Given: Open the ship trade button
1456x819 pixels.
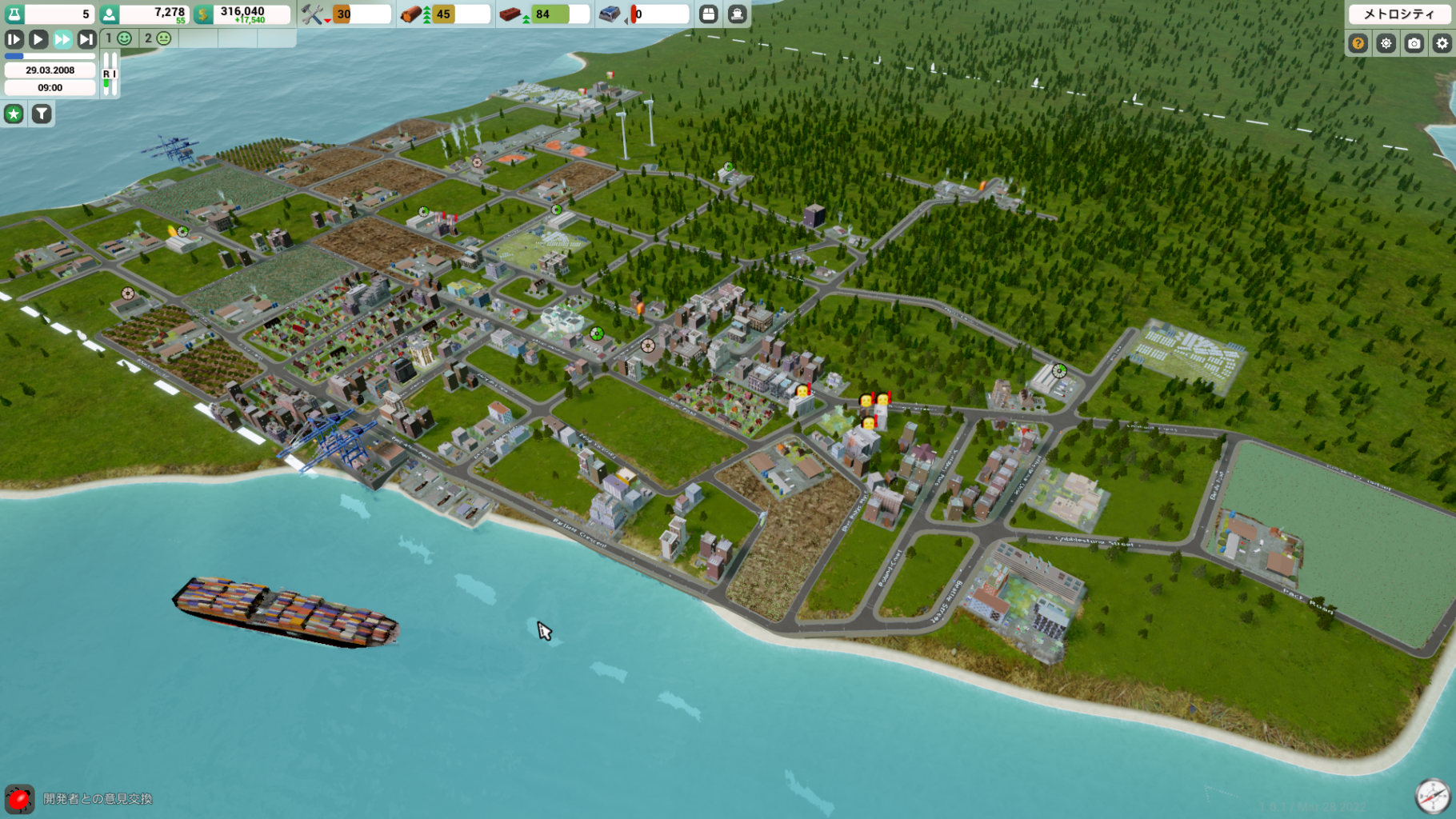Looking at the screenshot, I should click(737, 14).
